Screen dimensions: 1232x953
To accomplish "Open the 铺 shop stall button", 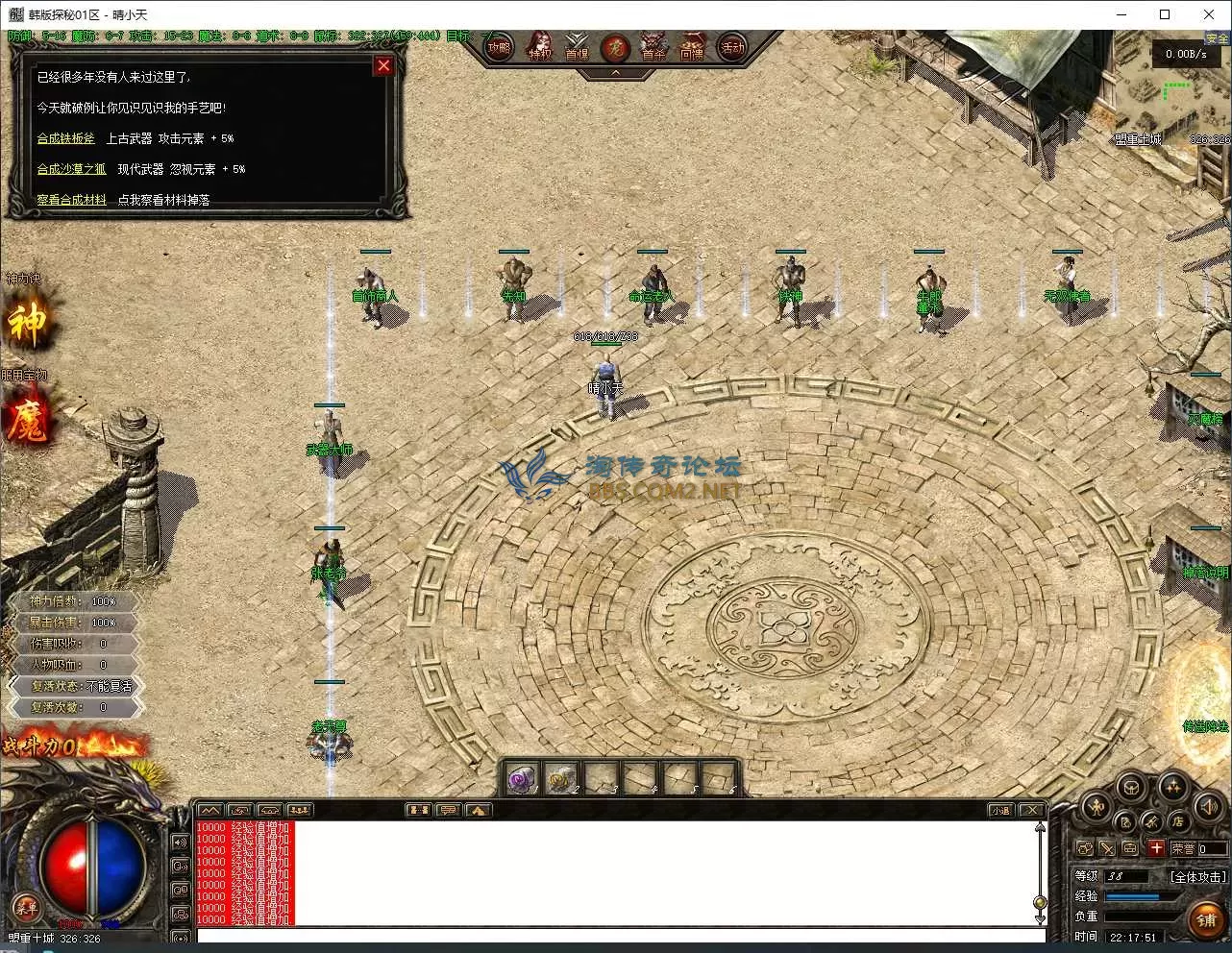I will point(1206,919).
